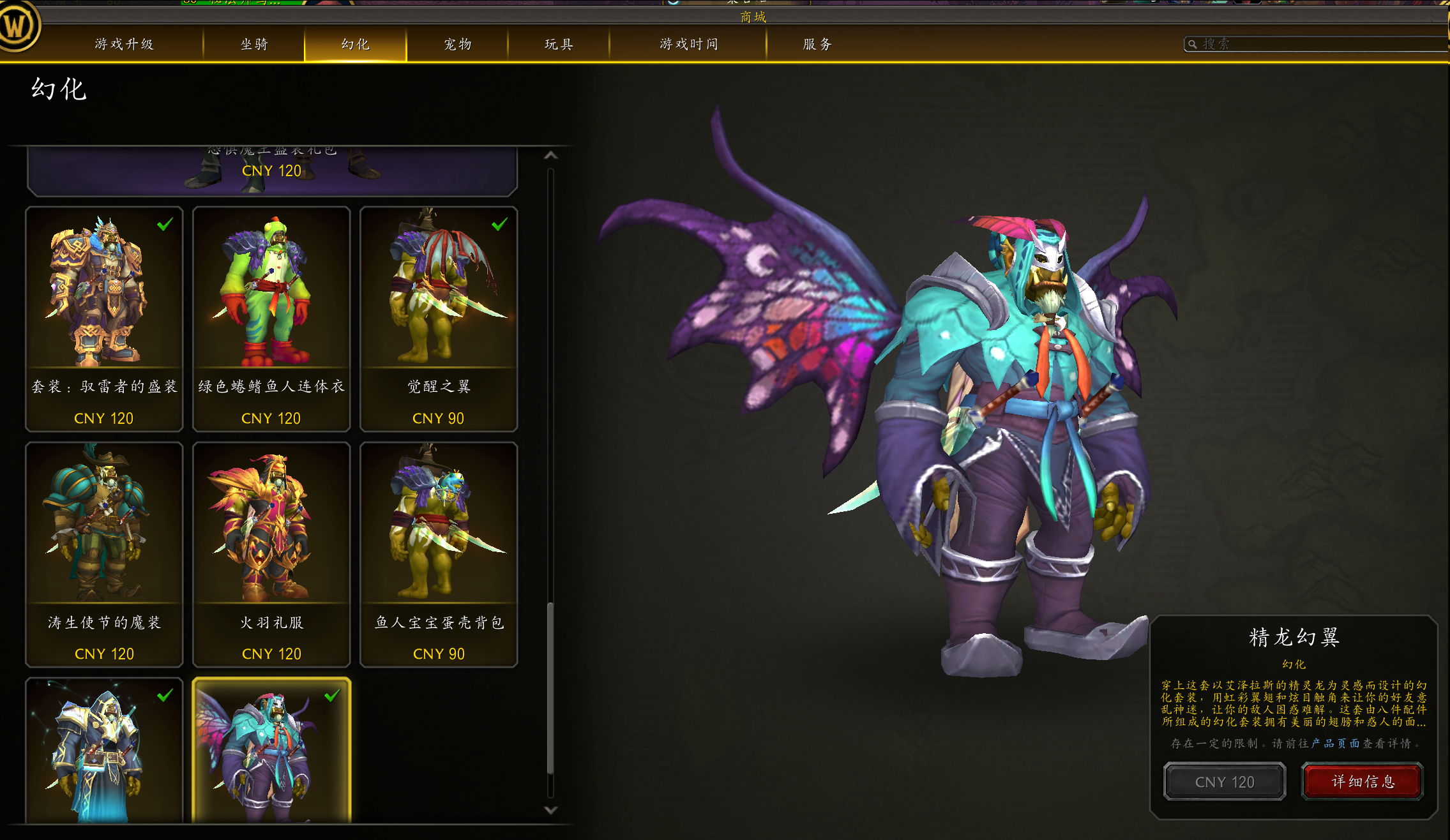Open the 详细信息 details button

pyautogui.click(x=1363, y=781)
